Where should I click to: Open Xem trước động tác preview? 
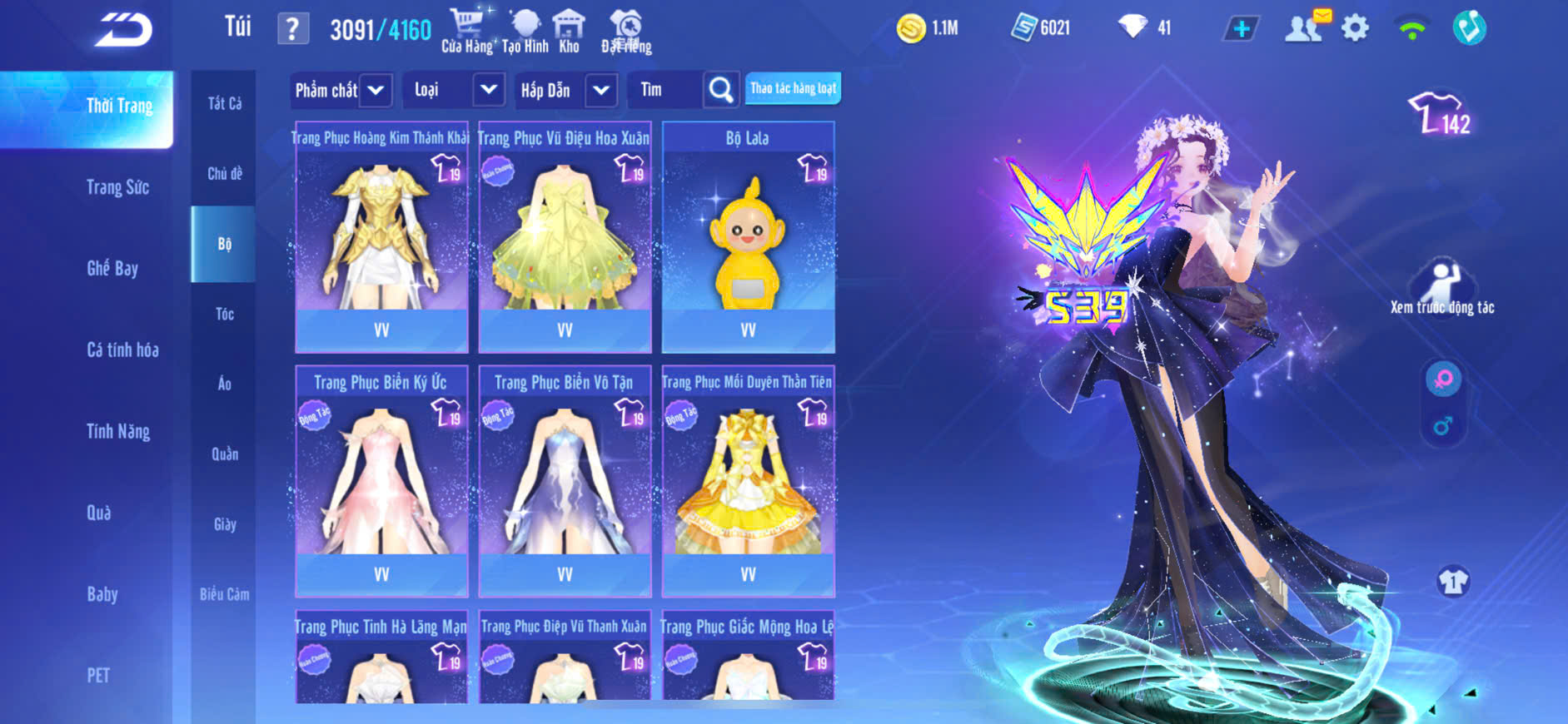click(x=1442, y=288)
